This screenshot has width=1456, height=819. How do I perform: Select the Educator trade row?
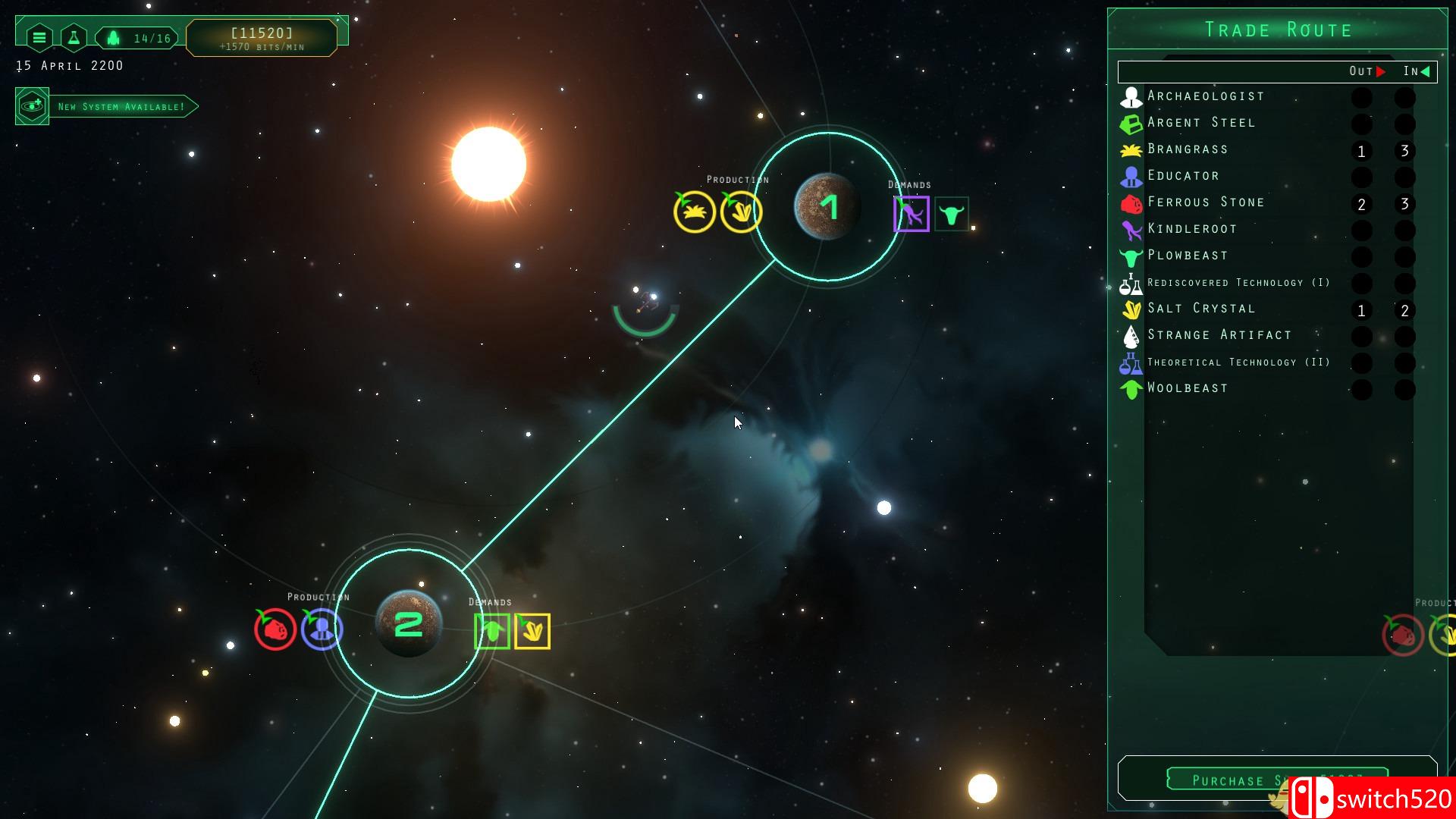(1183, 176)
